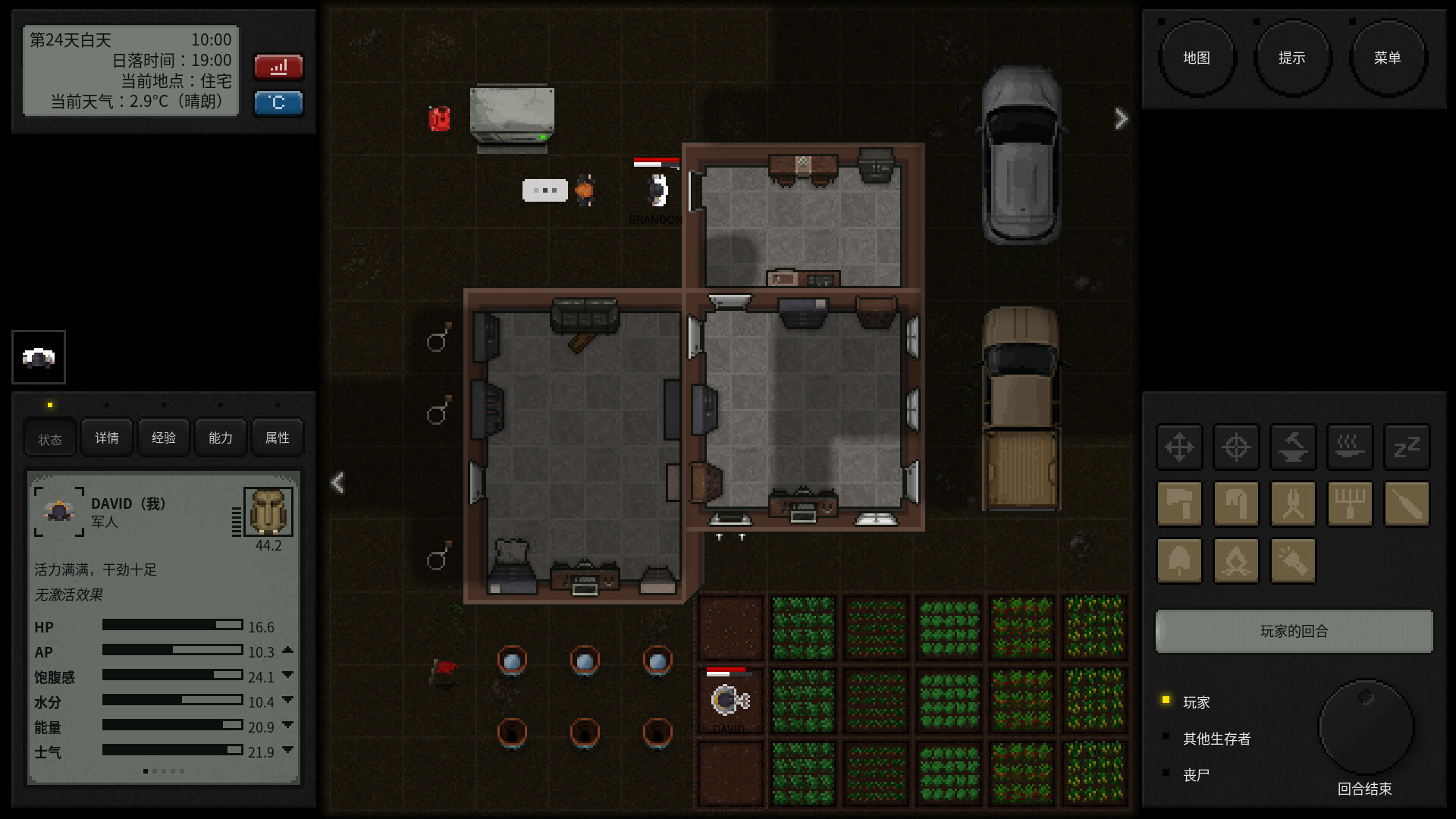Select the sleep (zZ) action icon
This screenshot has height=819, width=1456.
1407,447
